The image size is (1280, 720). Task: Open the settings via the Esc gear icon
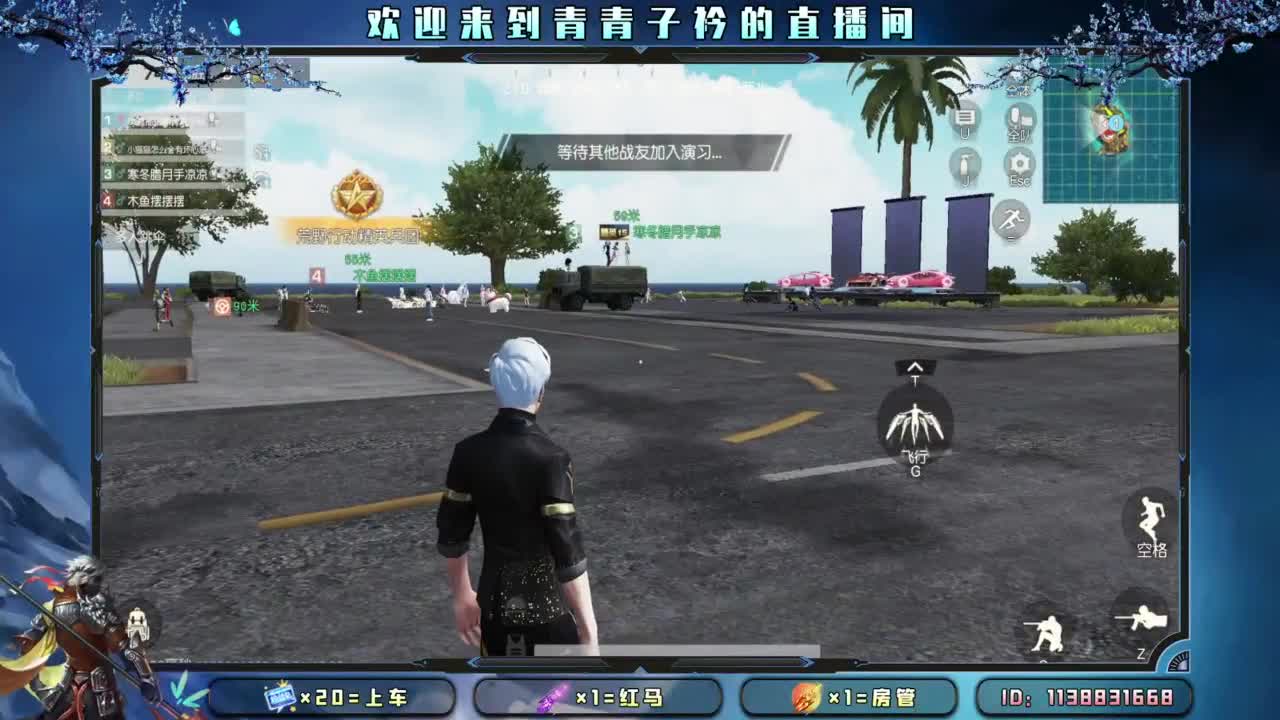pos(1019,162)
